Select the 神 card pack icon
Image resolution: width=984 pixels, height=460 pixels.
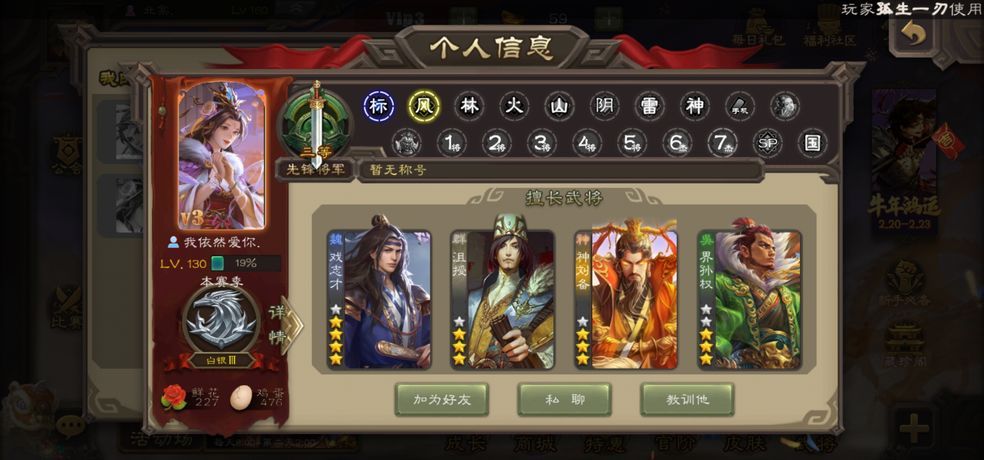pos(695,106)
